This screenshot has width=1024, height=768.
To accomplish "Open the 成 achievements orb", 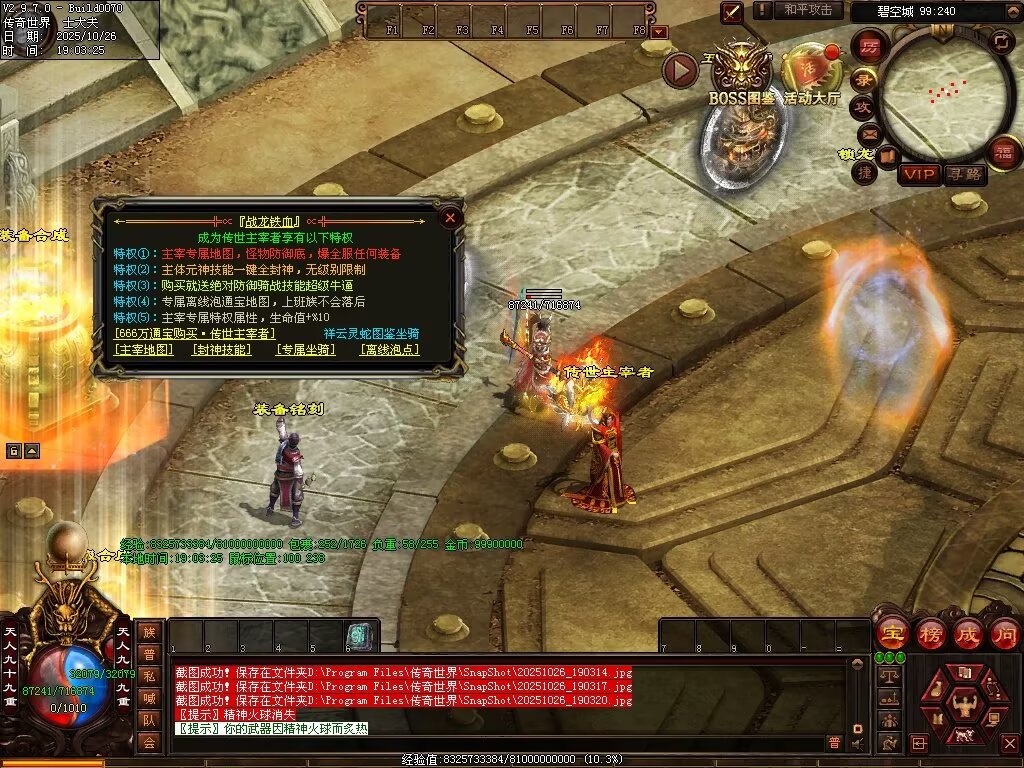I will (x=969, y=633).
